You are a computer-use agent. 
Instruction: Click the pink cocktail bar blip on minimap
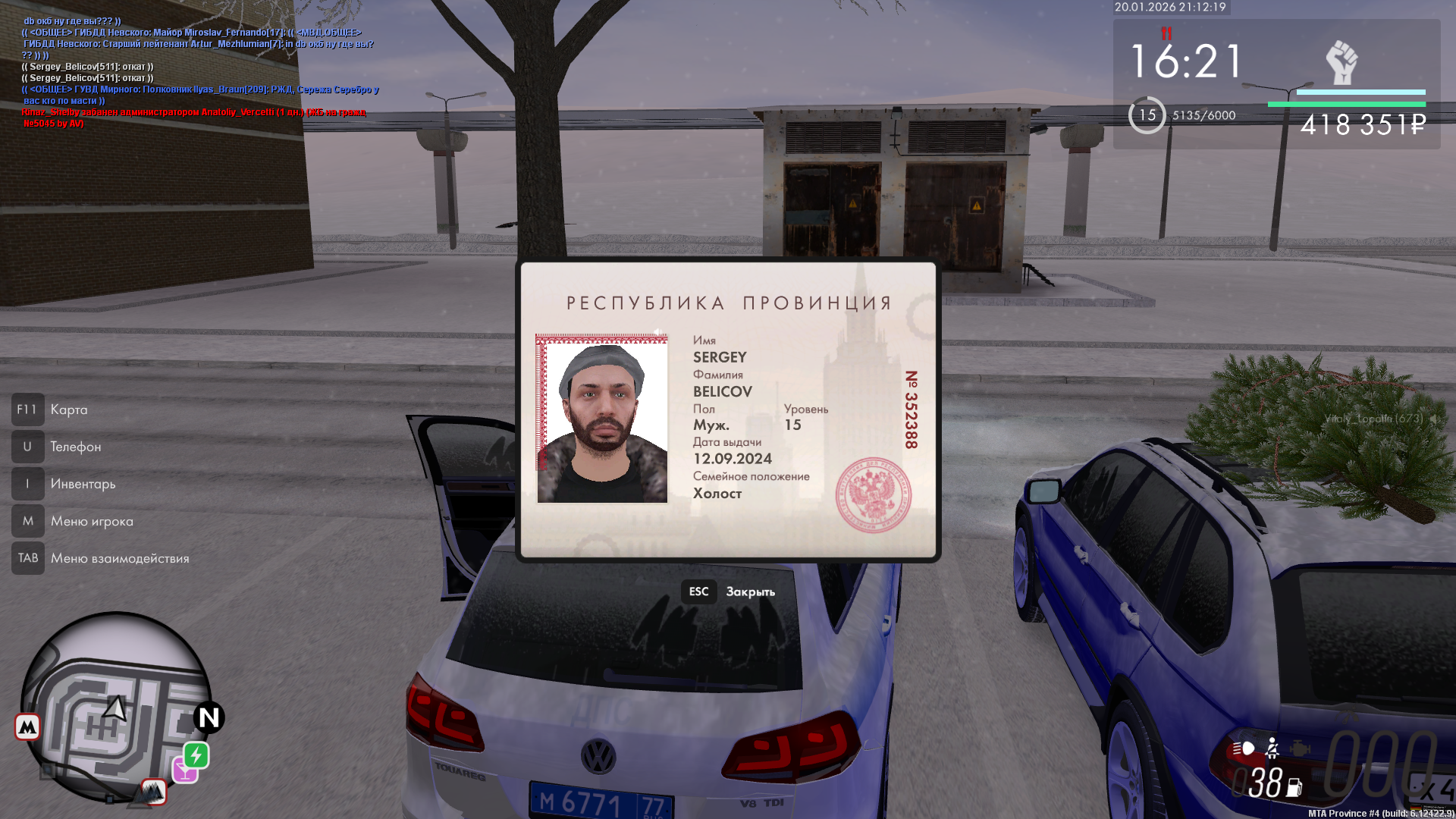[185, 770]
